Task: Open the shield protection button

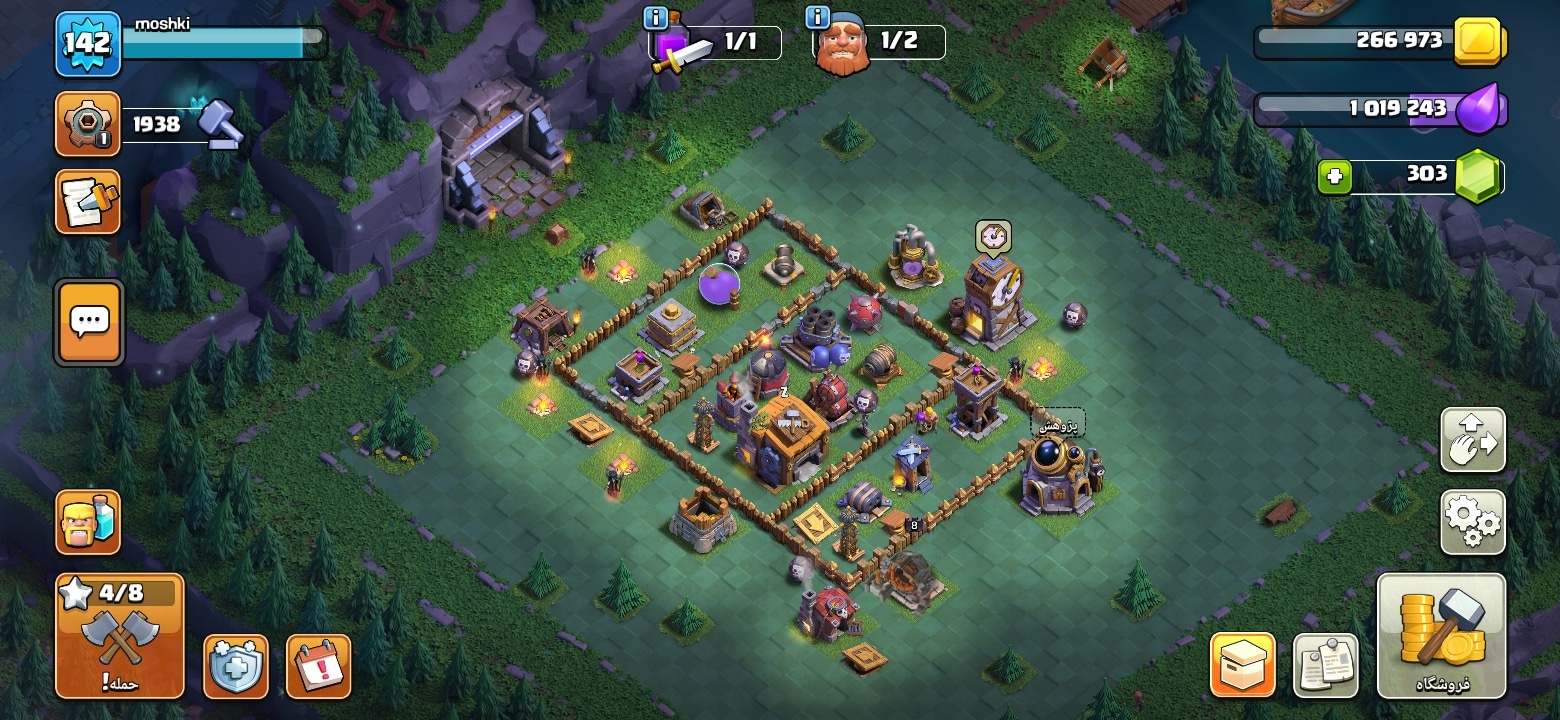Action: (x=236, y=666)
